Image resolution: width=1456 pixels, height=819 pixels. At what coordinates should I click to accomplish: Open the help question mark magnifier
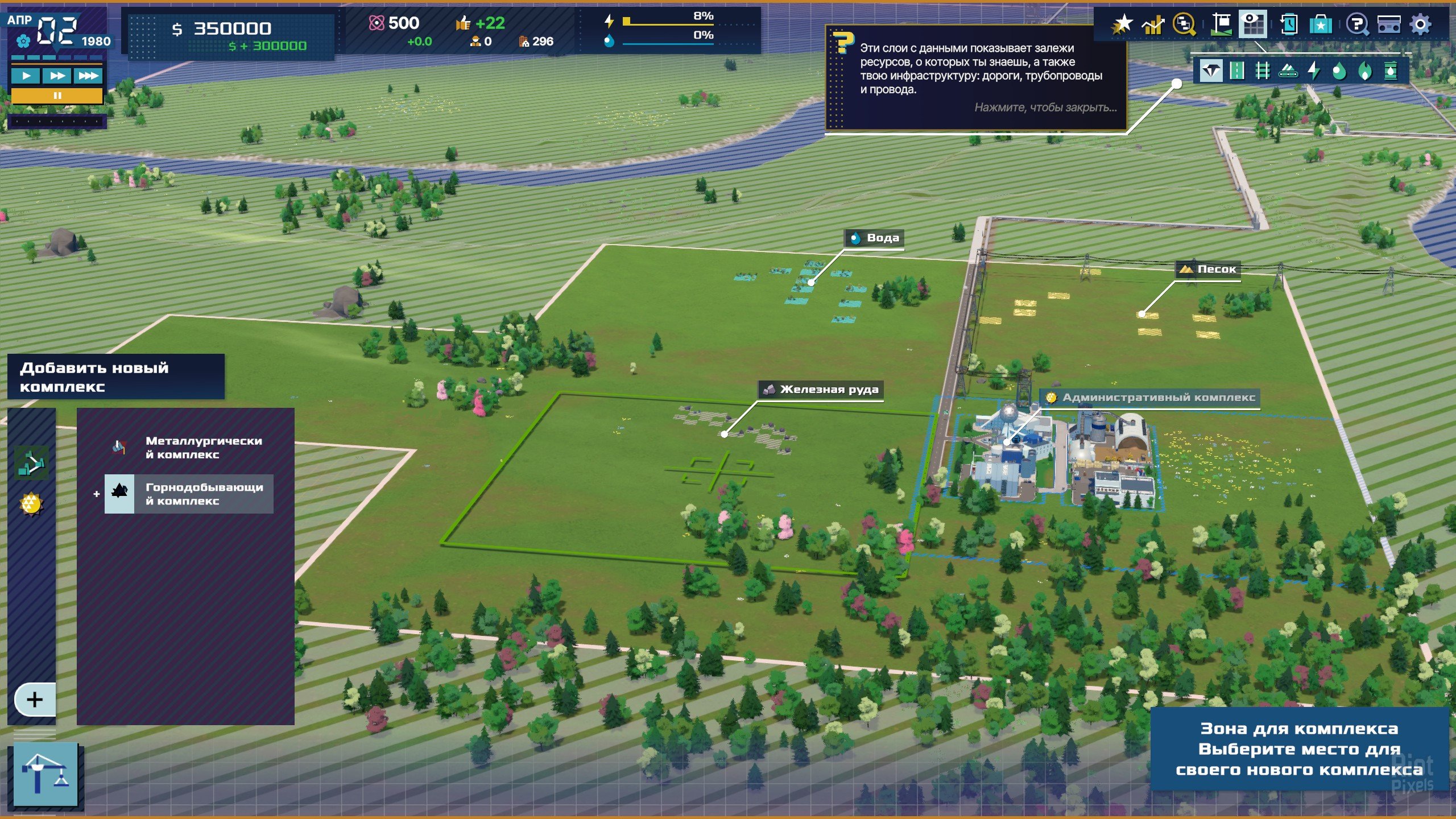click(x=1357, y=24)
